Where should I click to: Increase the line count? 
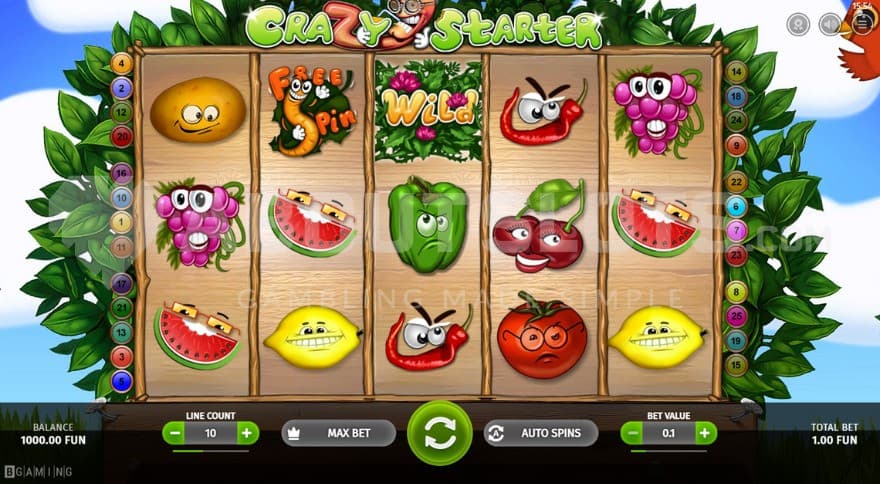[247, 433]
